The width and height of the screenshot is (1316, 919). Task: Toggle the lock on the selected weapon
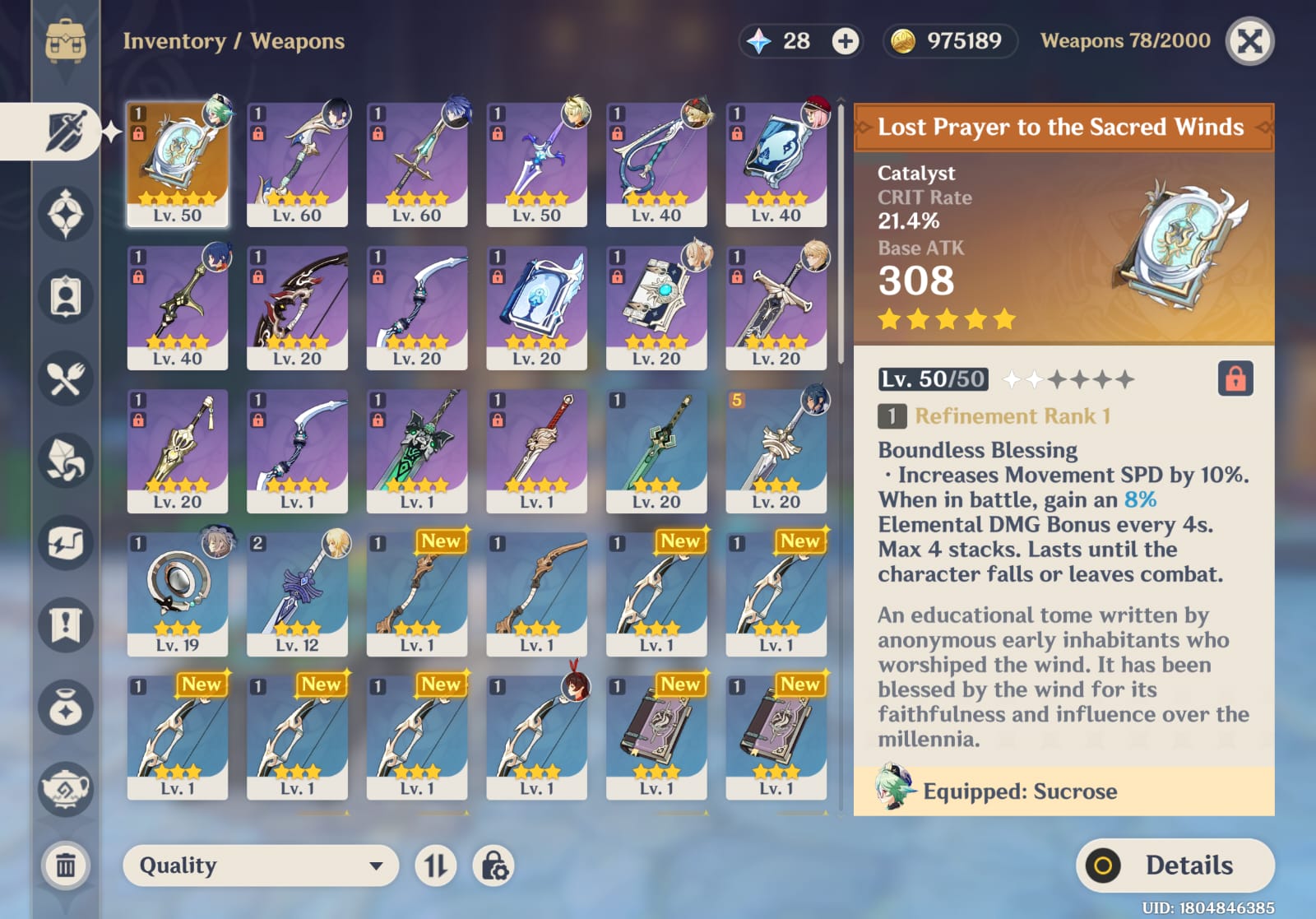1235,379
